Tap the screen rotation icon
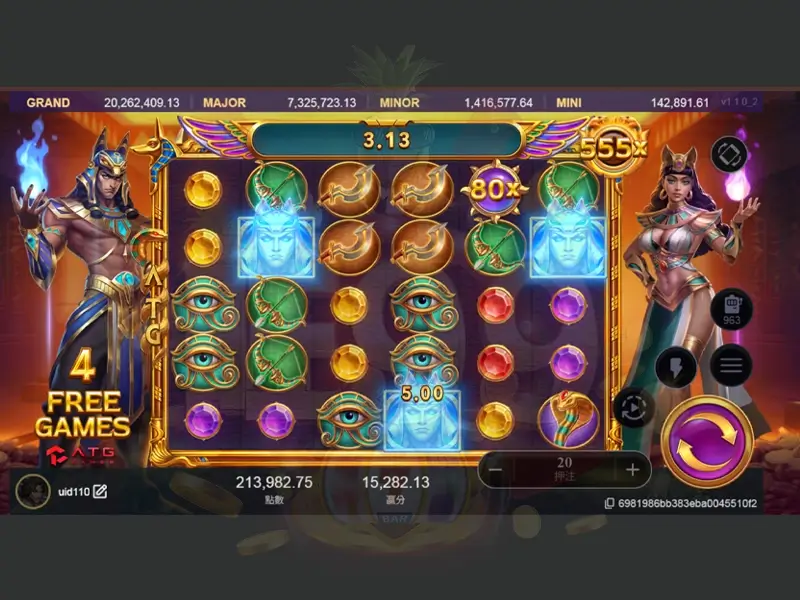Viewport: 800px width, 600px height. coord(729,154)
